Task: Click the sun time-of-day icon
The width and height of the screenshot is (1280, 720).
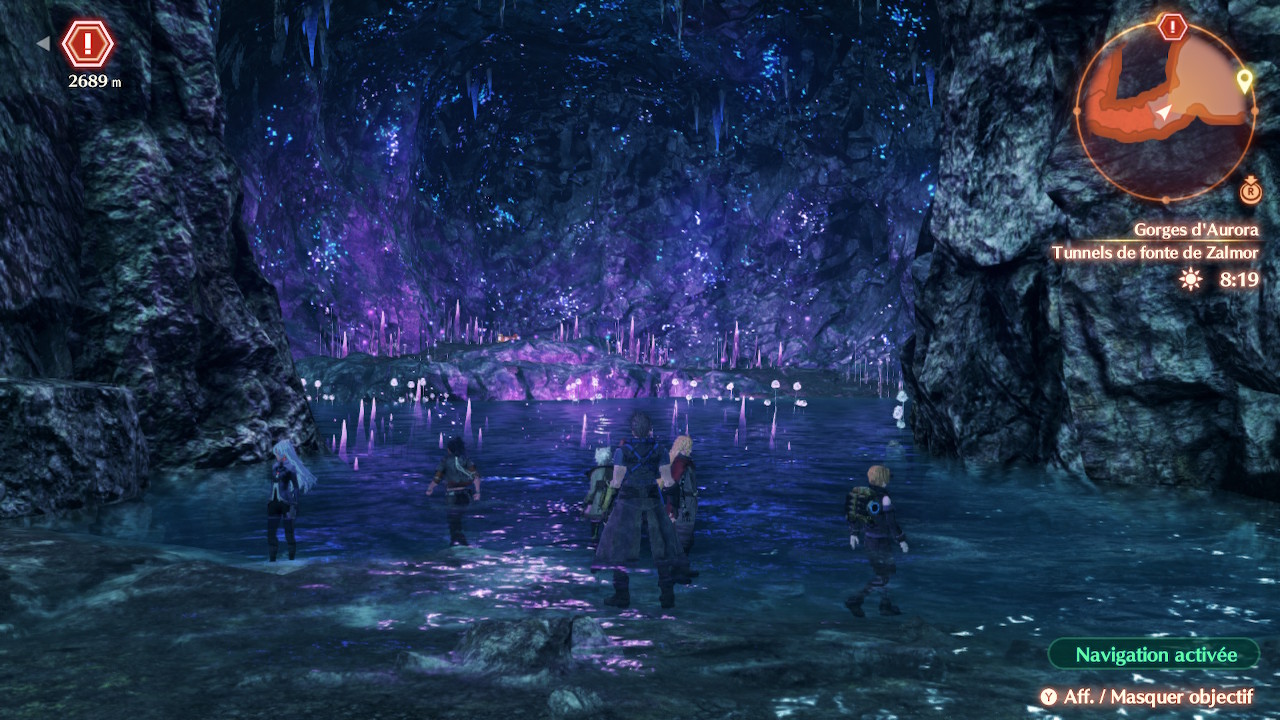Action: [1190, 280]
